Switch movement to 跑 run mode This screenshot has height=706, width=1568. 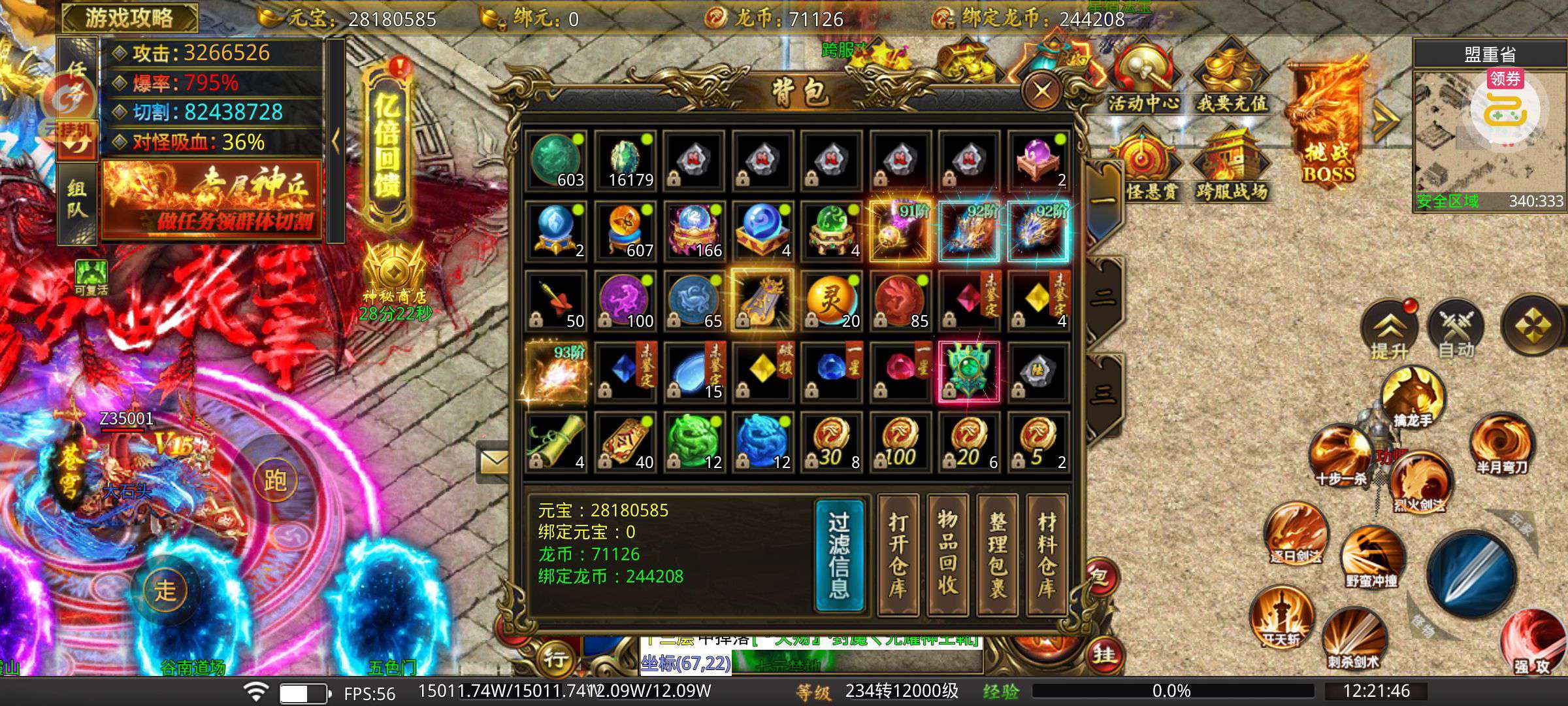(x=275, y=481)
